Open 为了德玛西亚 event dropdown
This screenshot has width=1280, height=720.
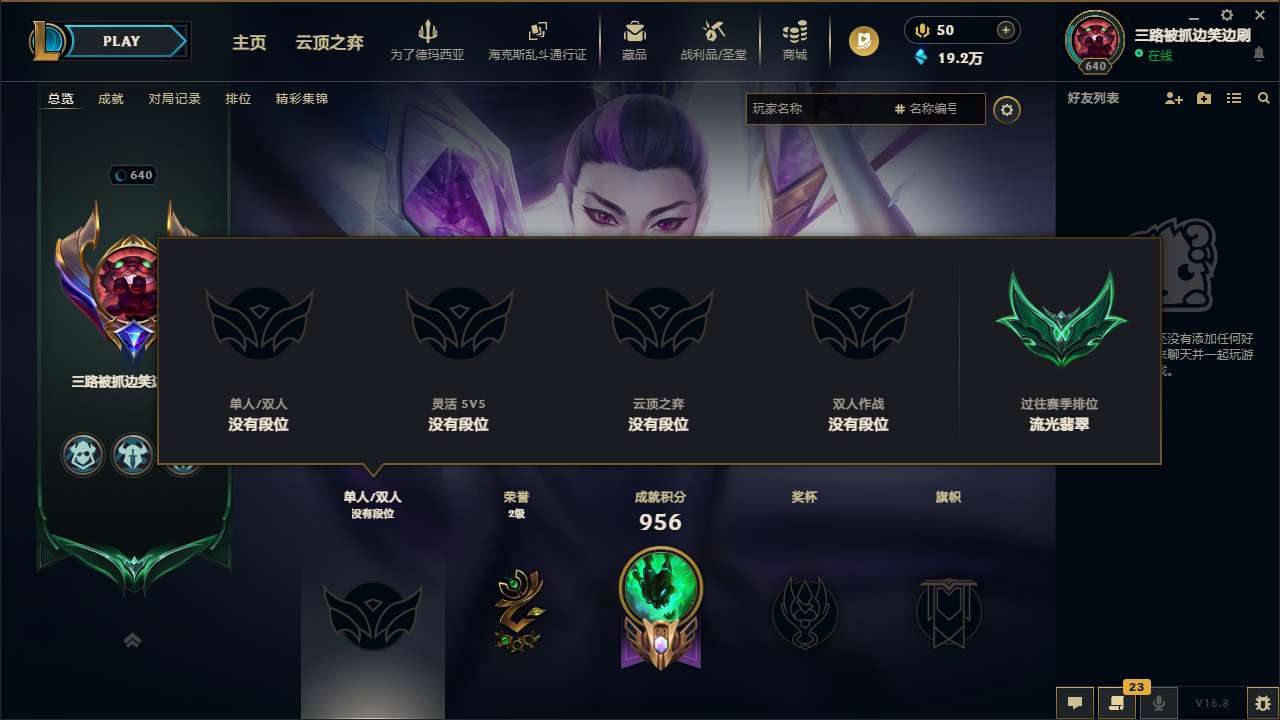click(428, 40)
